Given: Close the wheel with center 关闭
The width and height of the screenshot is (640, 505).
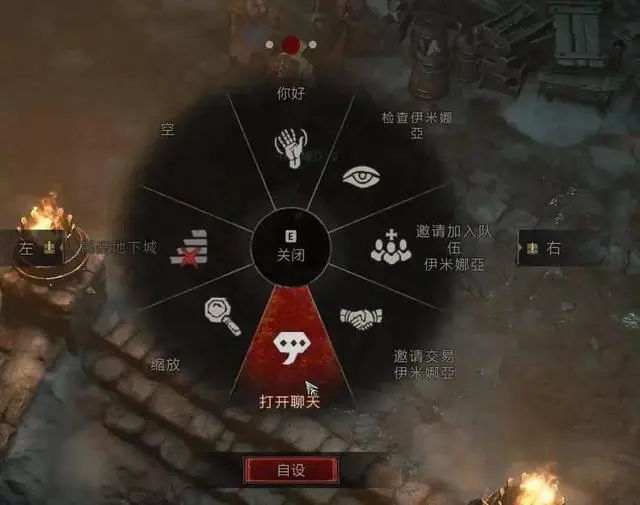Looking at the screenshot, I should [291, 244].
